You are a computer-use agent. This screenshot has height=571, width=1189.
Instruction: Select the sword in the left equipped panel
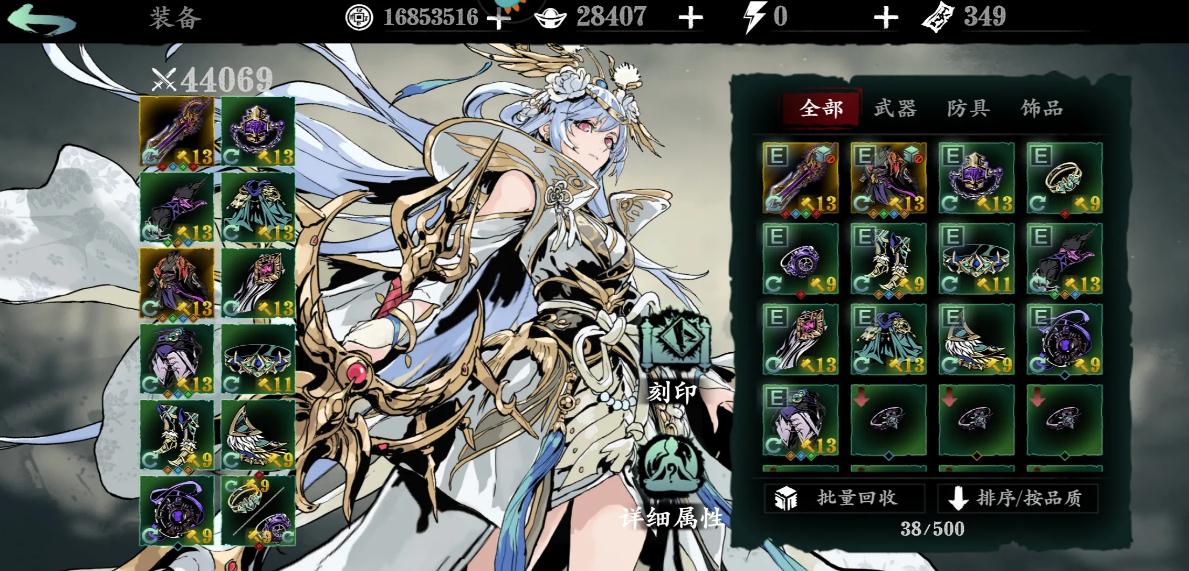(x=177, y=131)
